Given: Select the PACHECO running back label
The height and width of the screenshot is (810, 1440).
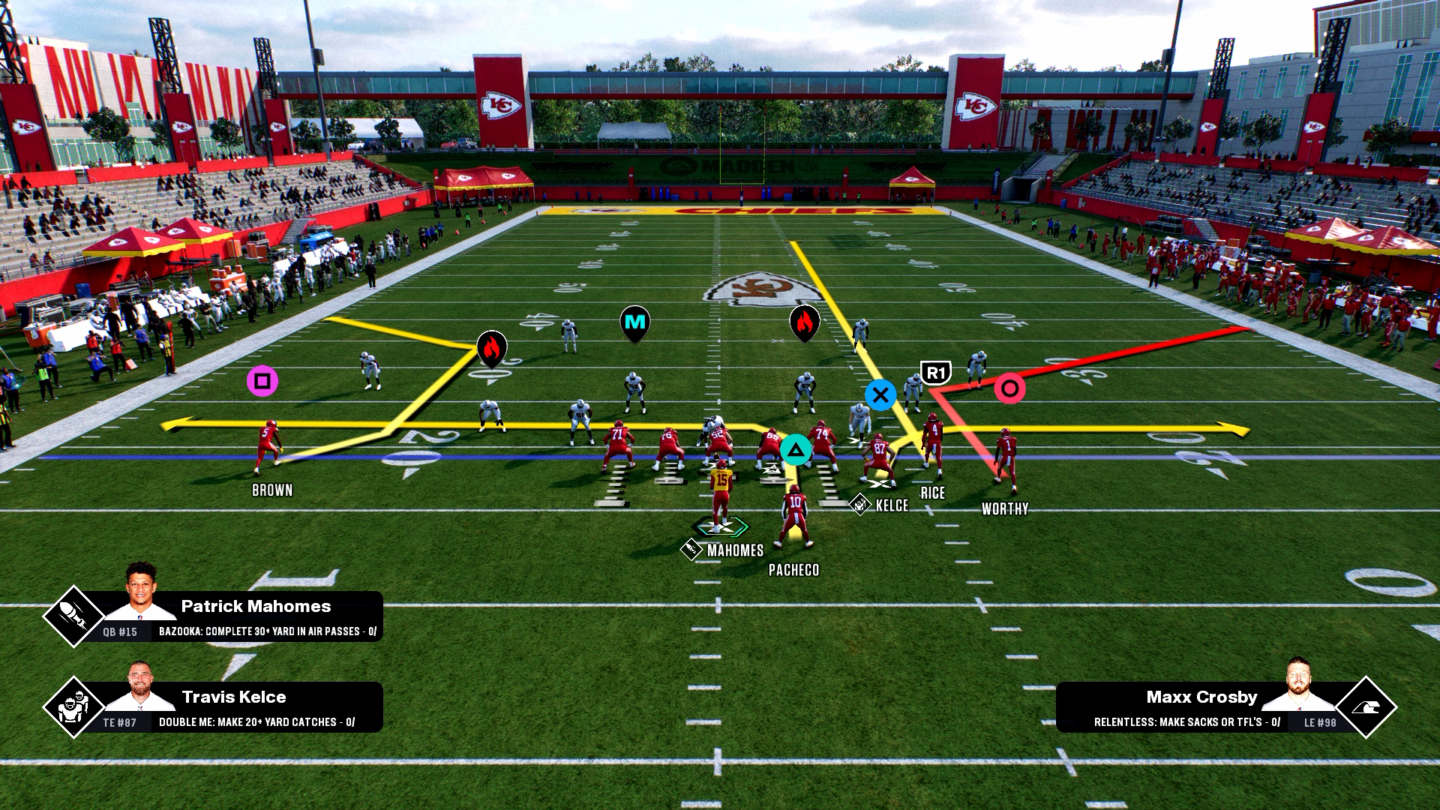Looking at the screenshot, I should tap(793, 569).
